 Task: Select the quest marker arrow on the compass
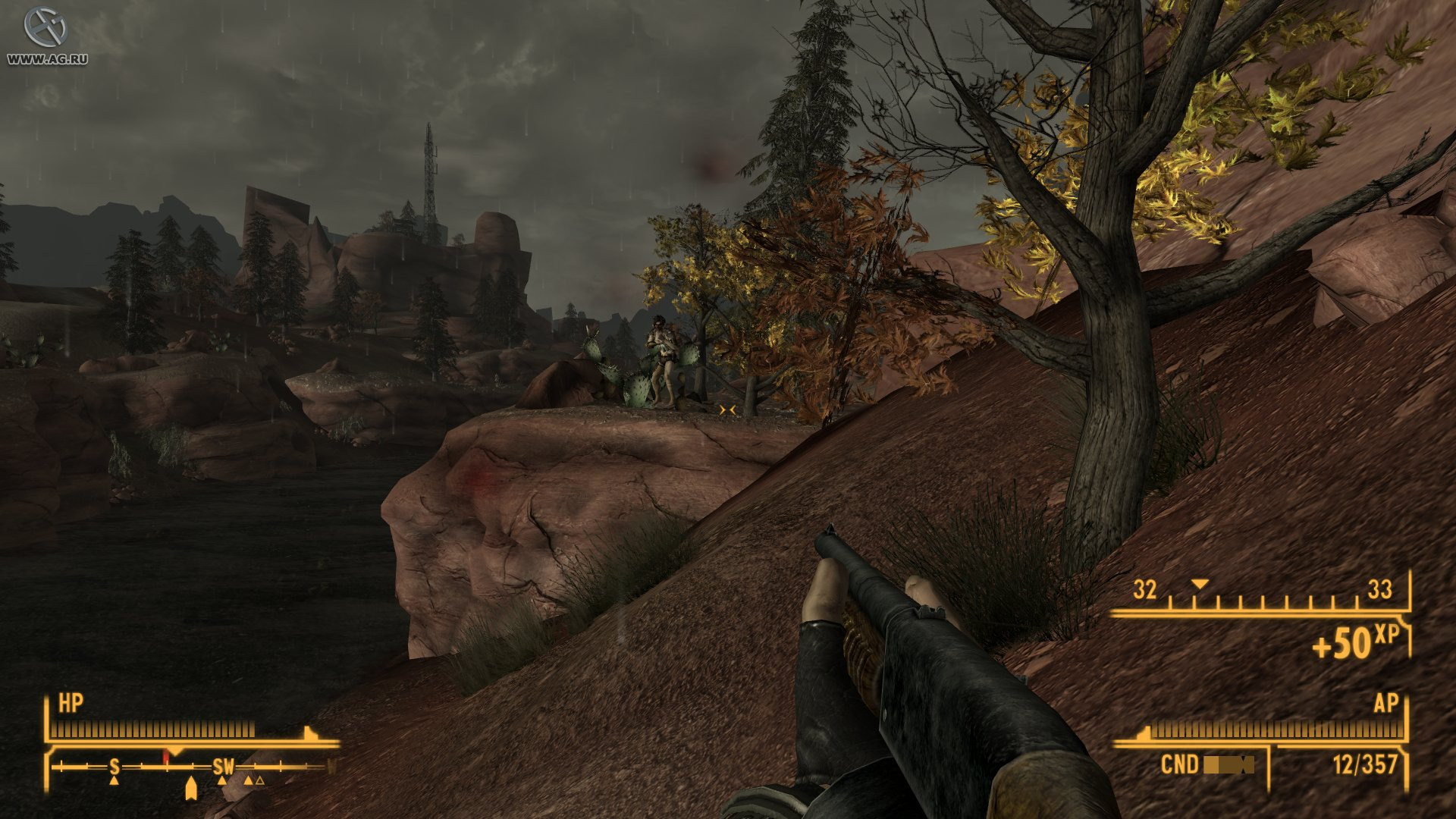coord(191,789)
